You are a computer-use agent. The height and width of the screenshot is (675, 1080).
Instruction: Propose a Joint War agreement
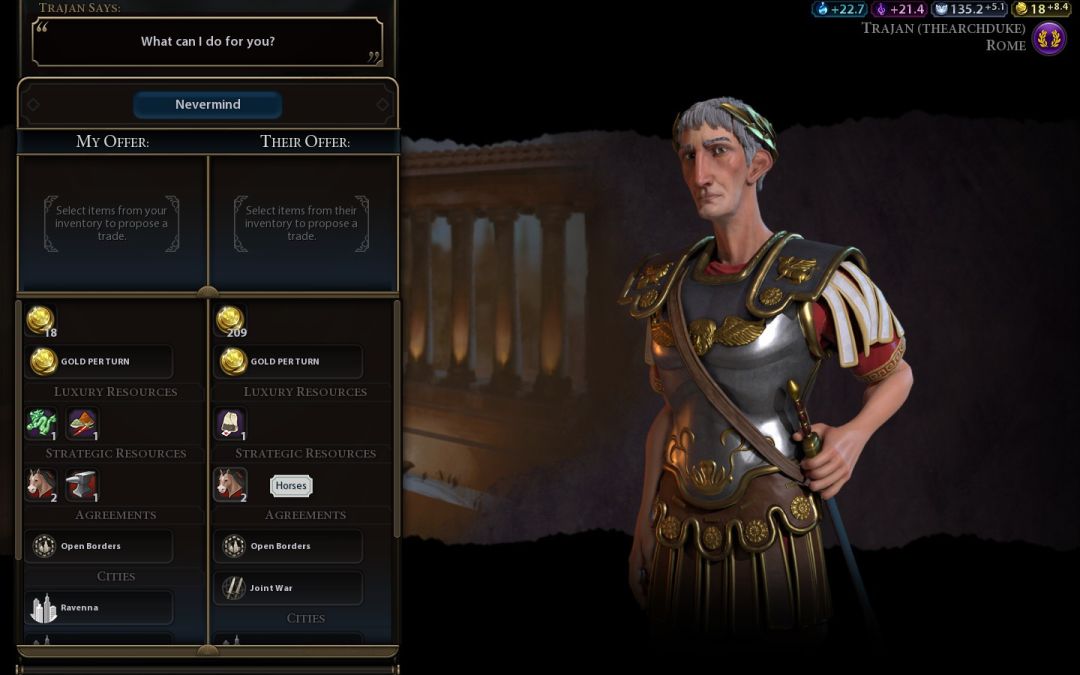coord(288,588)
